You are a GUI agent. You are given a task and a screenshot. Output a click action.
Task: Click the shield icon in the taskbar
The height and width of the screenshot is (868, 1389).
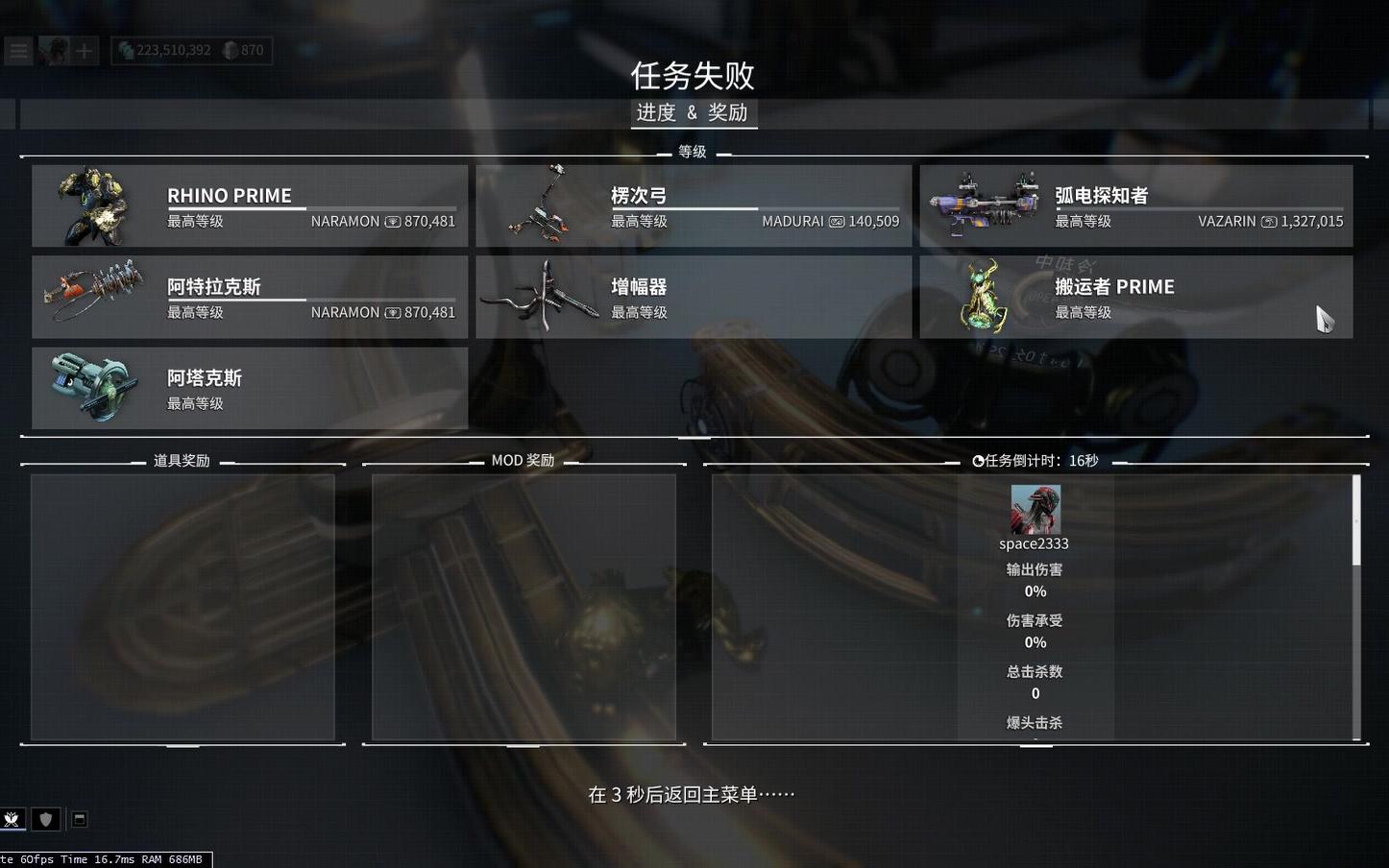click(46, 819)
